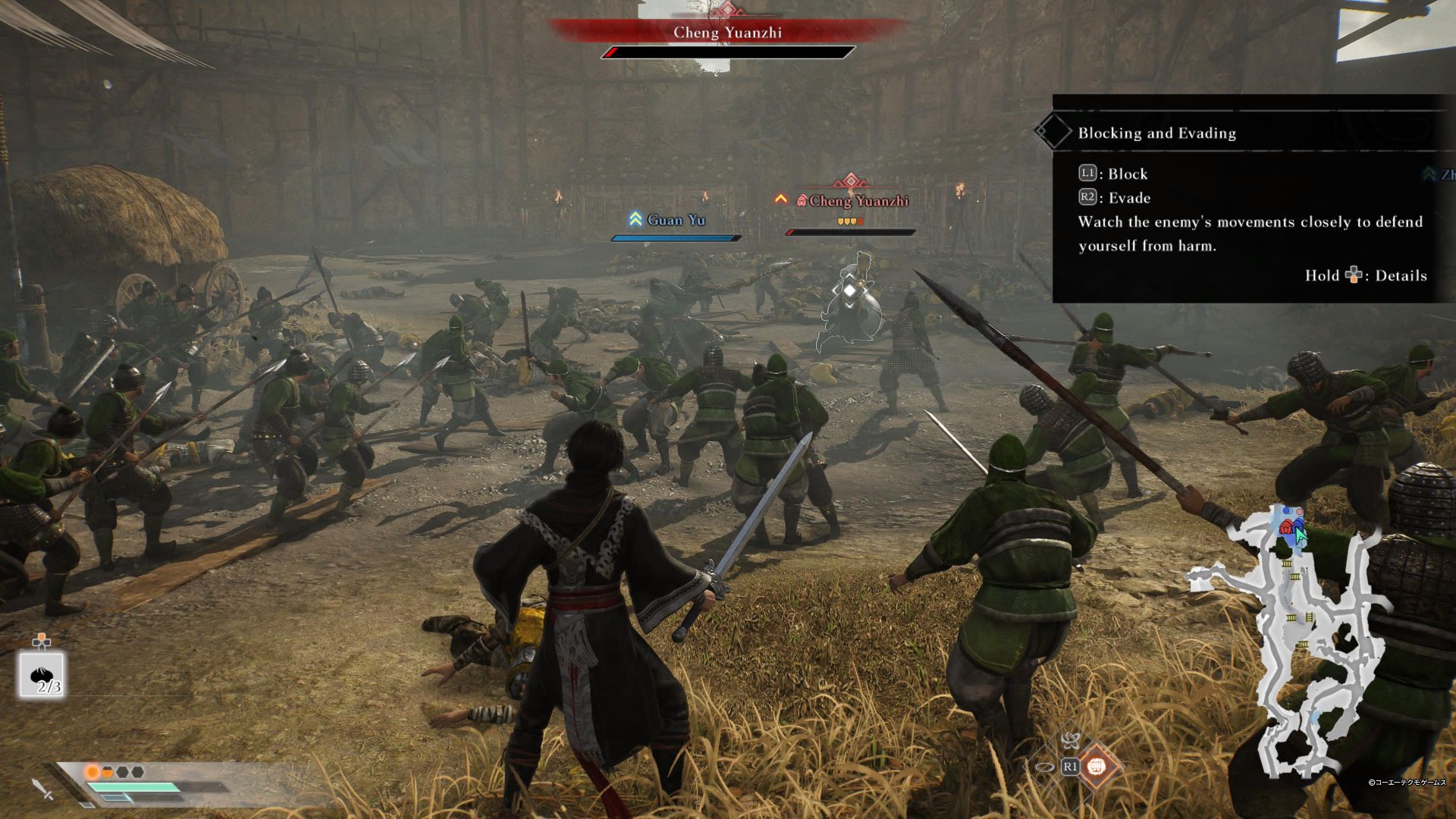
Task: Activate the orange fist battle art
Action: pyautogui.click(x=1096, y=767)
